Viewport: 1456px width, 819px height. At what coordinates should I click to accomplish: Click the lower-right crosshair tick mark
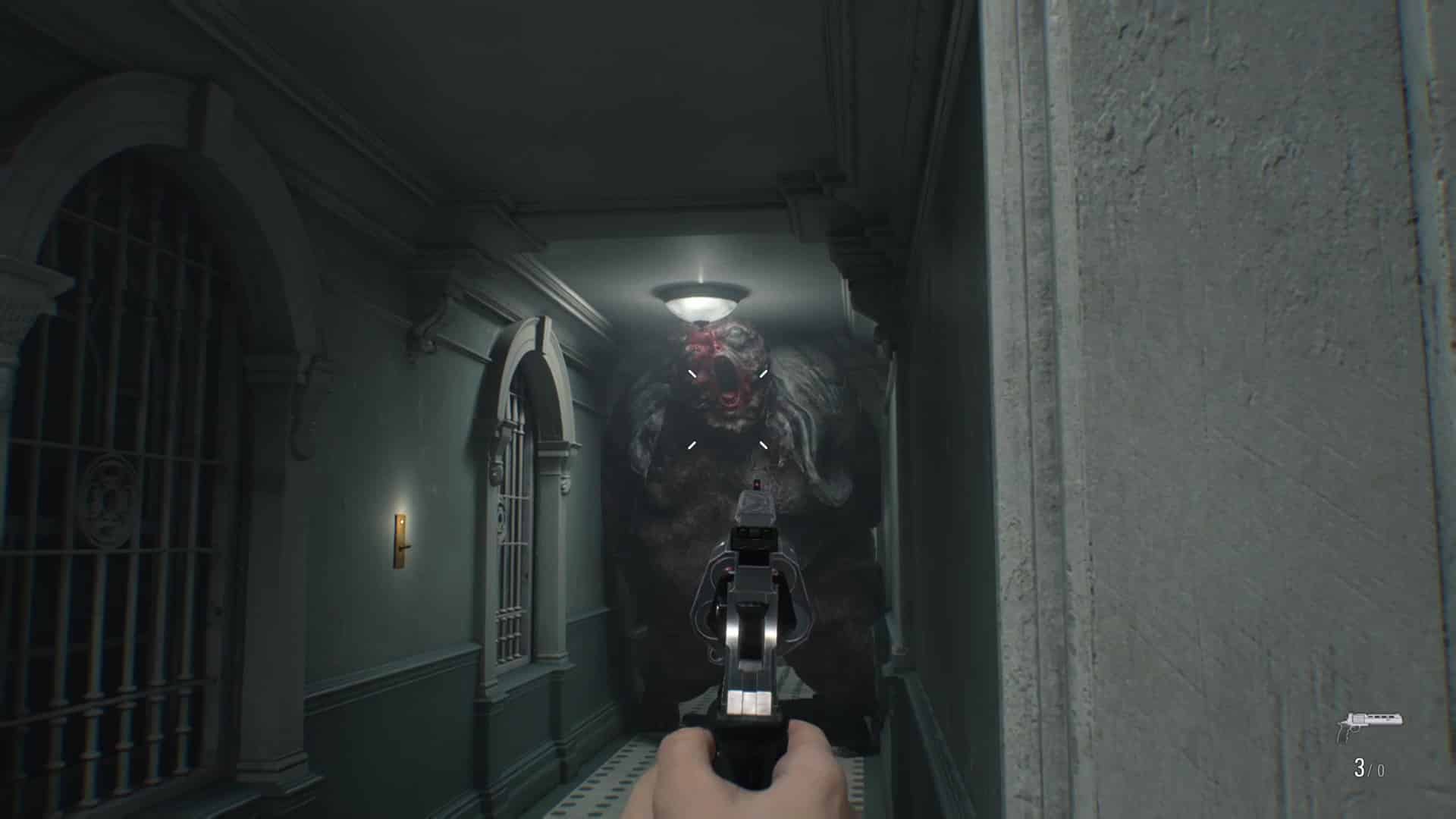762,445
